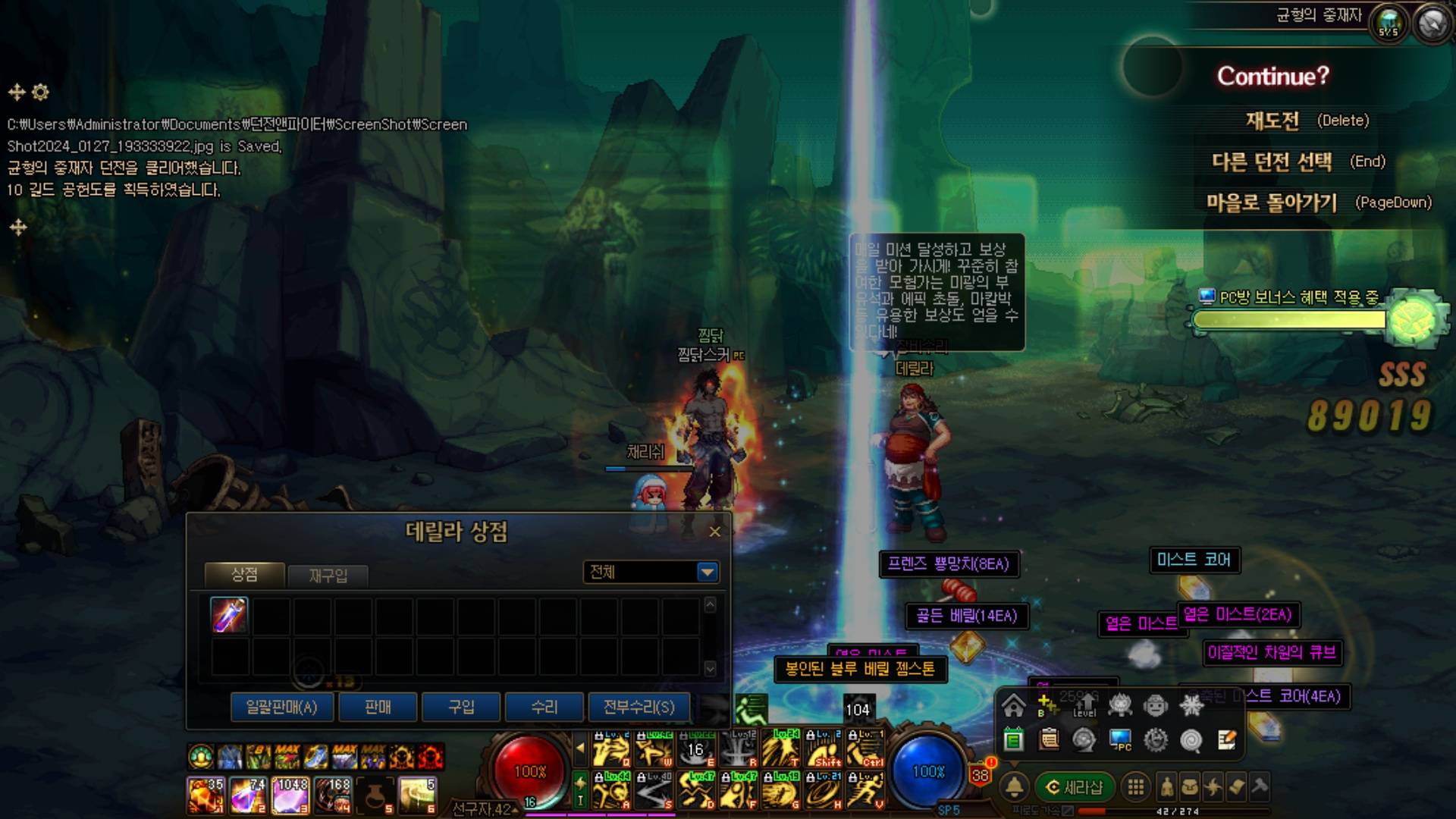Select 다른 던전 선택 option
This screenshot has height=819, width=1456.
pos(1272,162)
